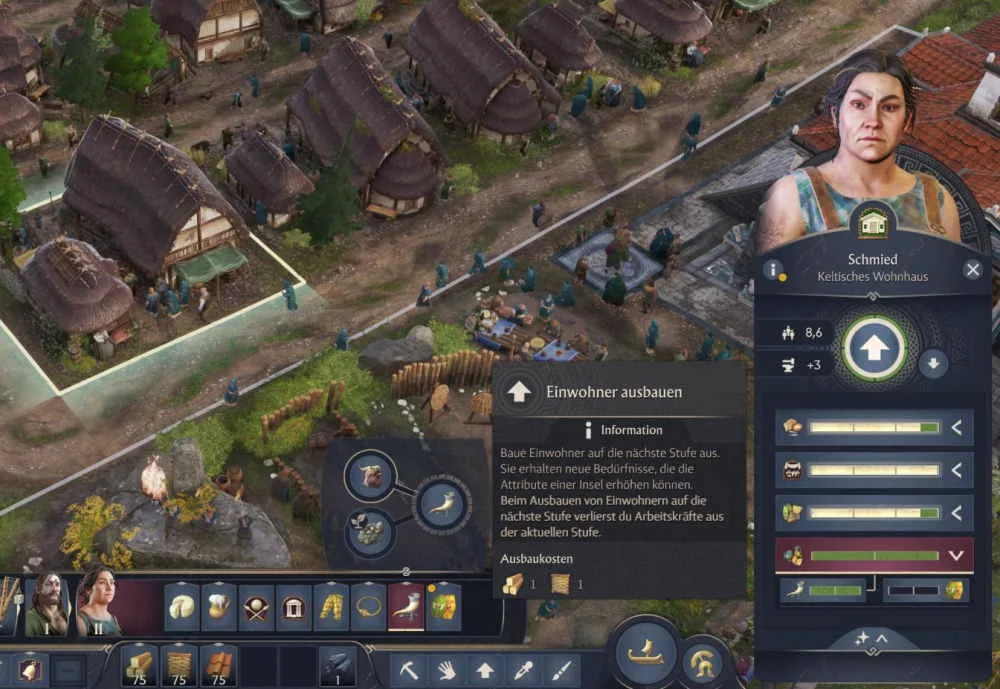Open the info button beside Schmied title
Image resolution: width=1000 pixels, height=689 pixels.
coord(772,269)
